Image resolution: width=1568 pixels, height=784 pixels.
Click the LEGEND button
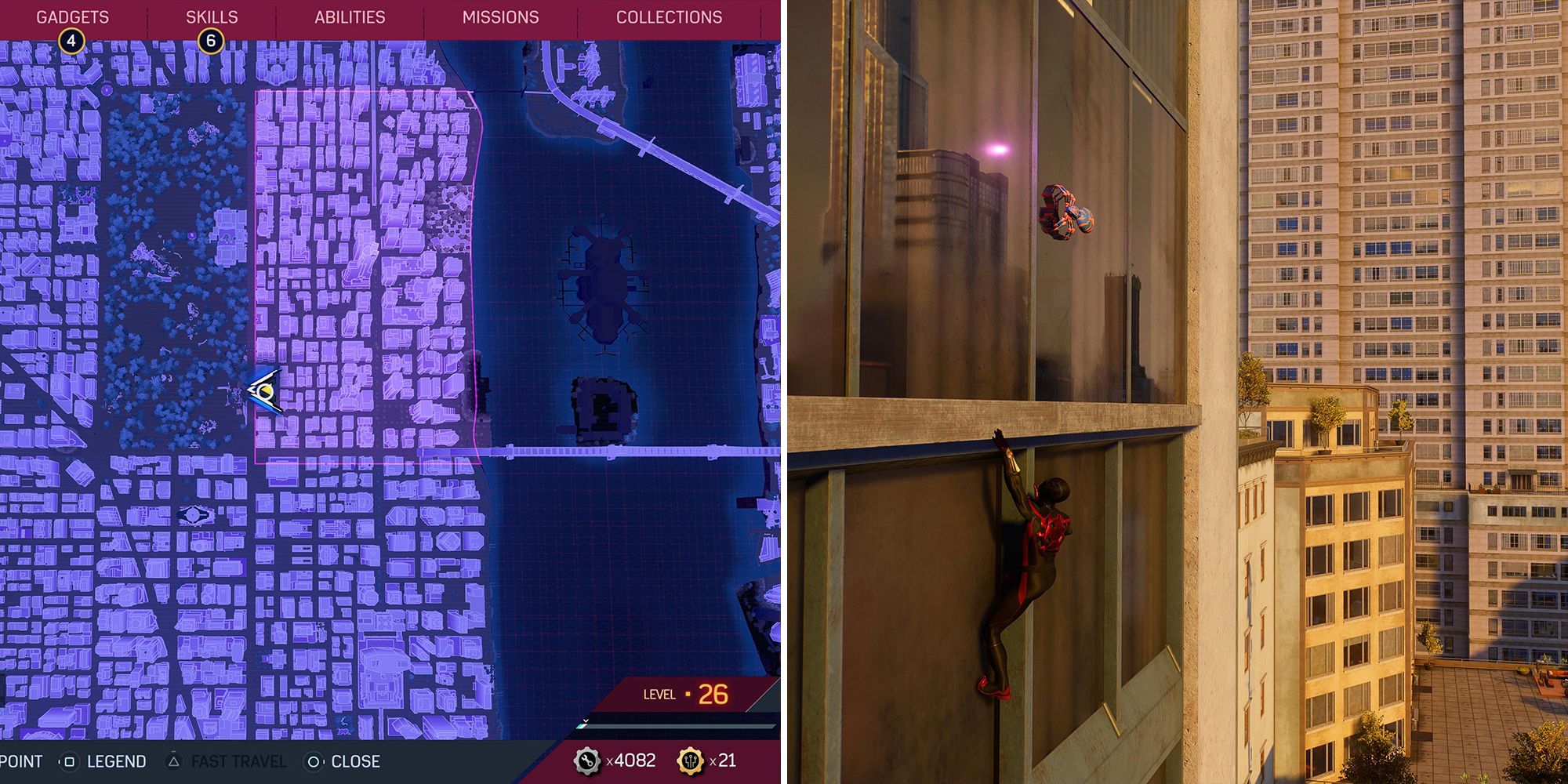tap(118, 760)
